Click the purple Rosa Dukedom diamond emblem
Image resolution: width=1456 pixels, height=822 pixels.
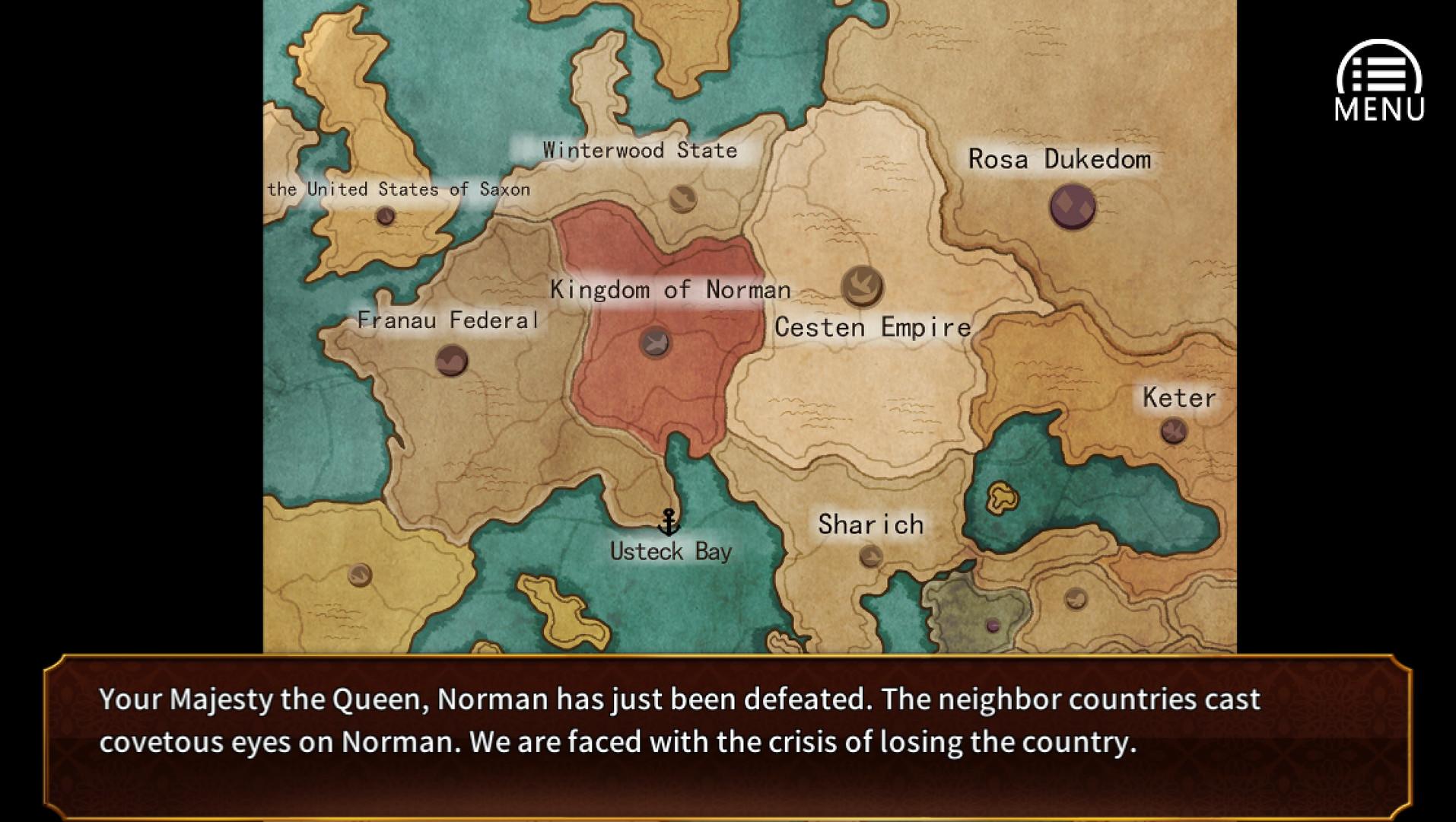tap(1071, 204)
